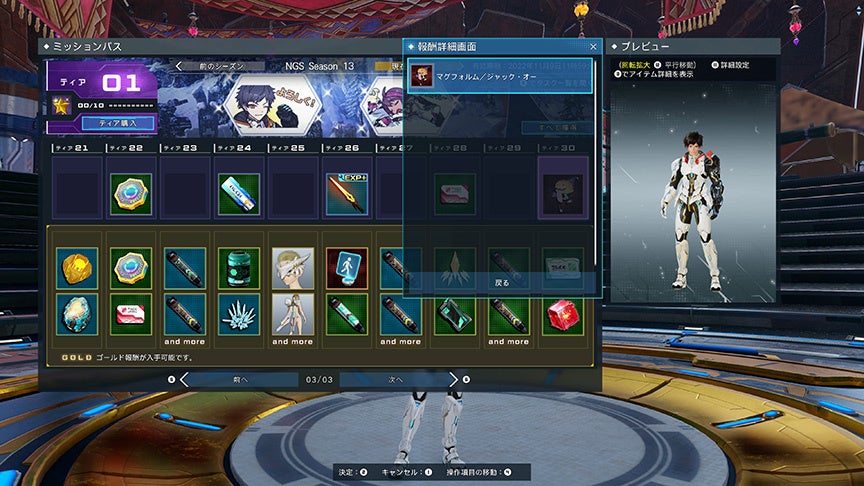The image size is (864, 486).
Task: Select the ice crystal cluster reward
Action: 239,314
